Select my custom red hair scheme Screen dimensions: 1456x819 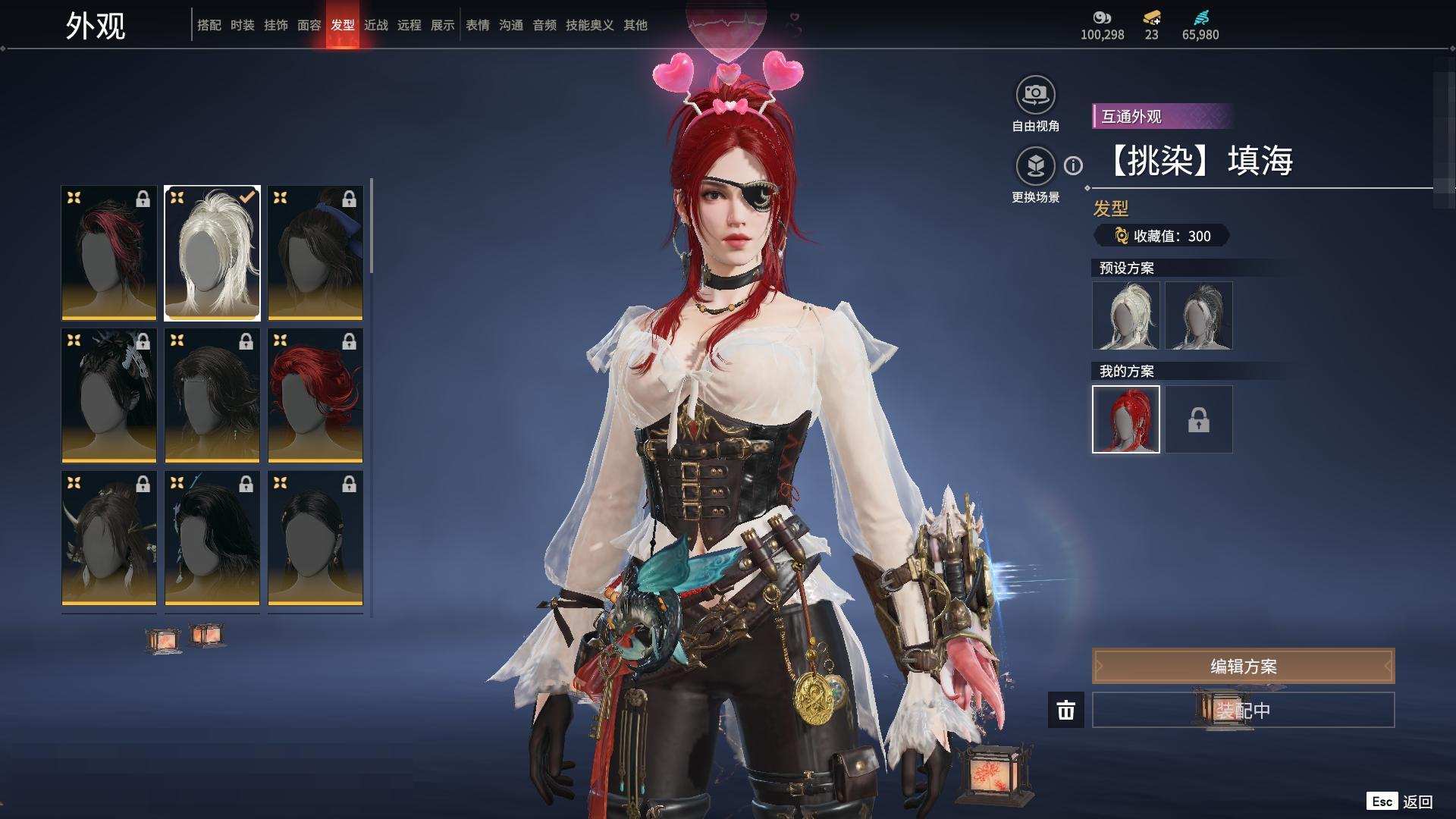1126,419
